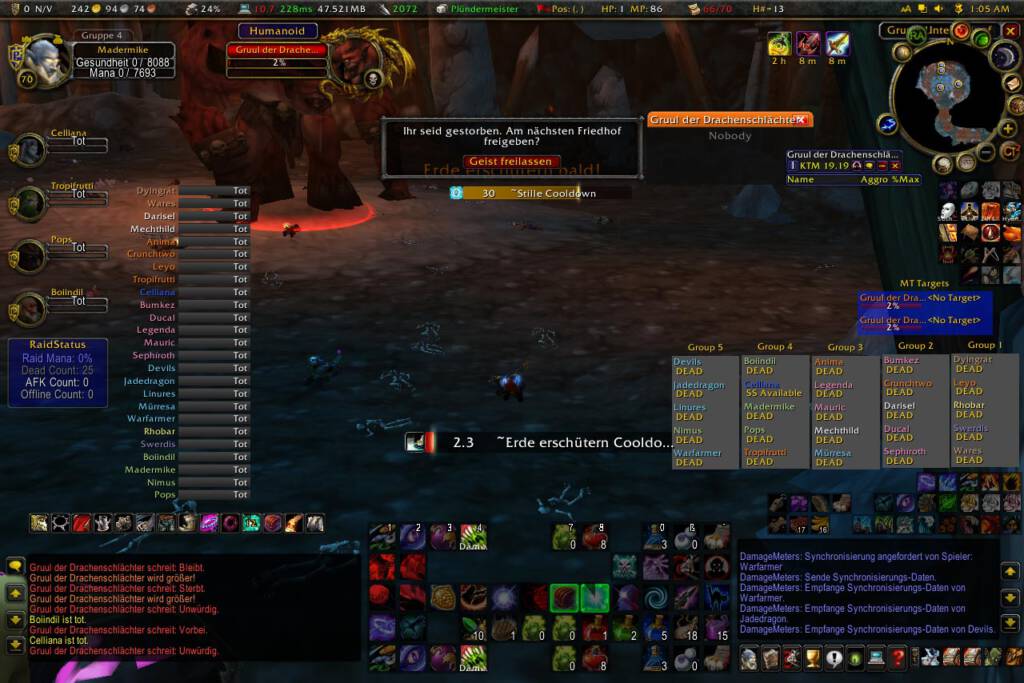Select Dyingrat's row in the raid list
The height and width of the screenshot is (683, 1024).
(x=193, y=190)
